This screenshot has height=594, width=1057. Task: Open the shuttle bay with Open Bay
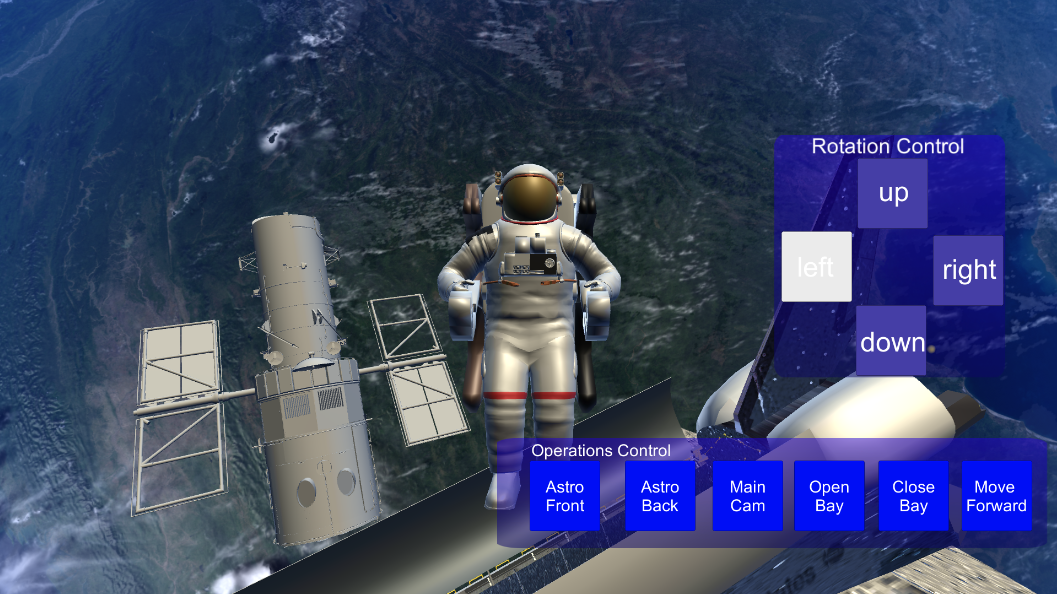pos(829,496)
